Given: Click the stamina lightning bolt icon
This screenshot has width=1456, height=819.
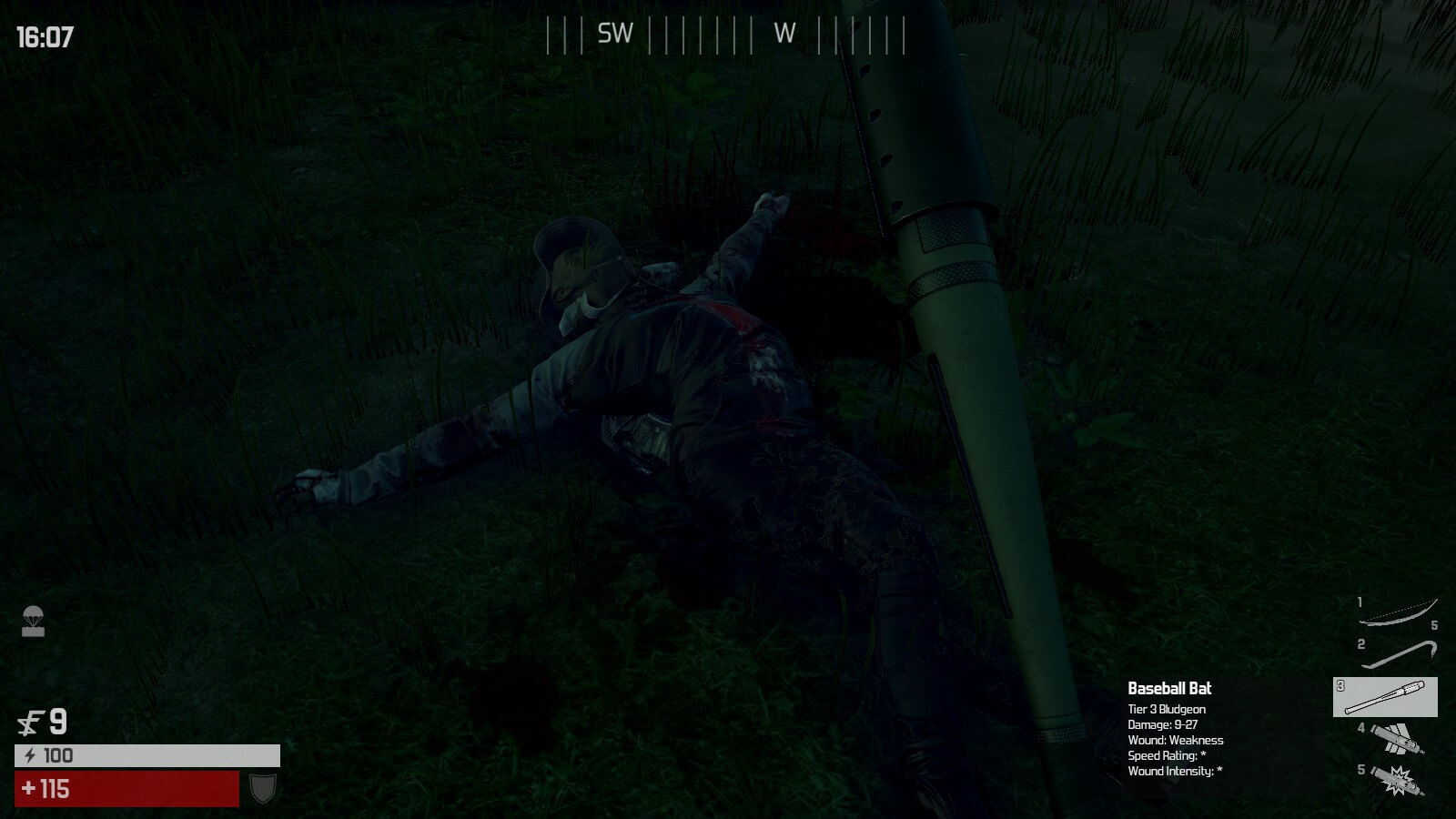Looking at the screenshot, I should [31, 753].
